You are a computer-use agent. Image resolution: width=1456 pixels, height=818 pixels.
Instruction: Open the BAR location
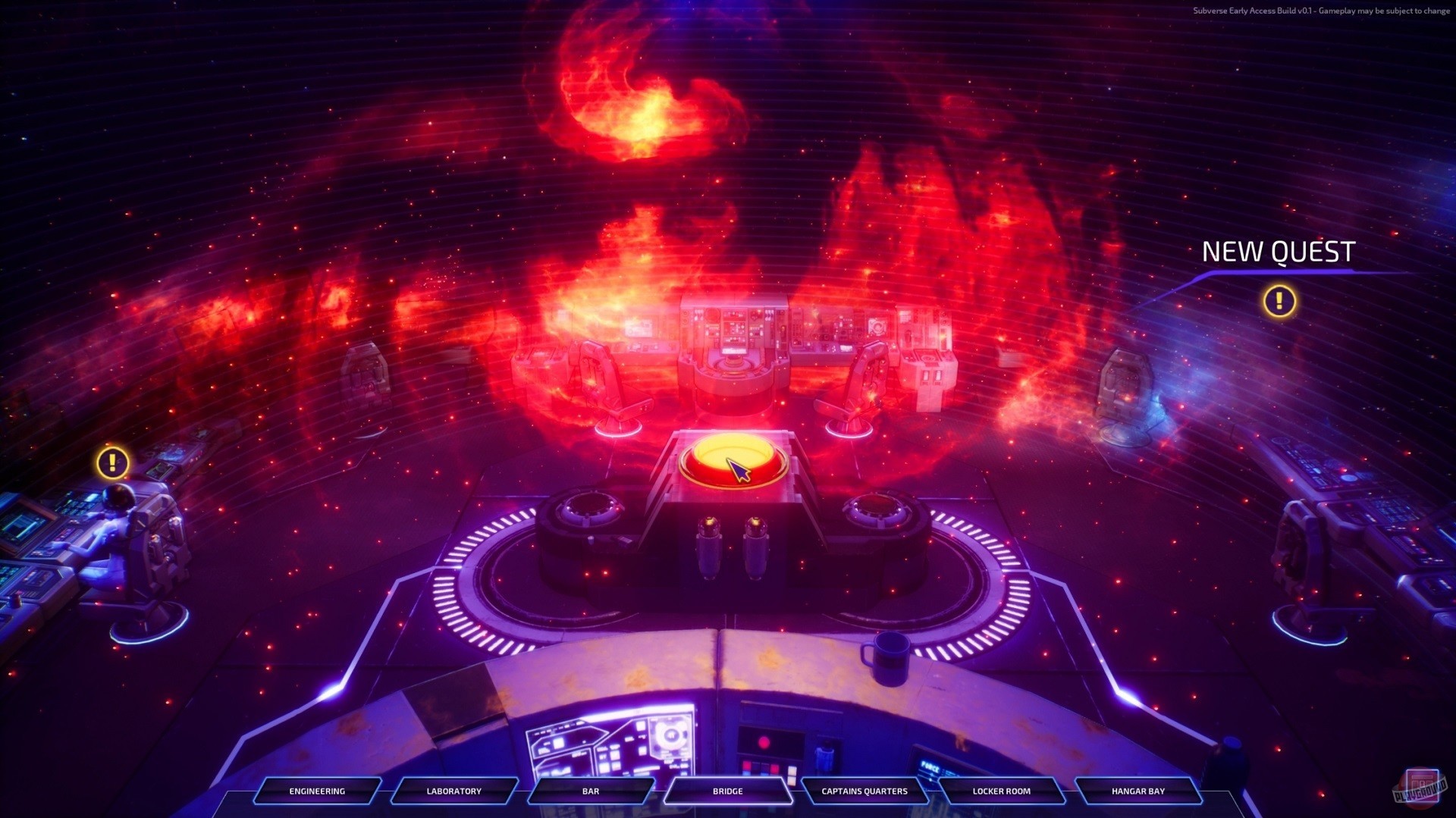pos(590,791)
